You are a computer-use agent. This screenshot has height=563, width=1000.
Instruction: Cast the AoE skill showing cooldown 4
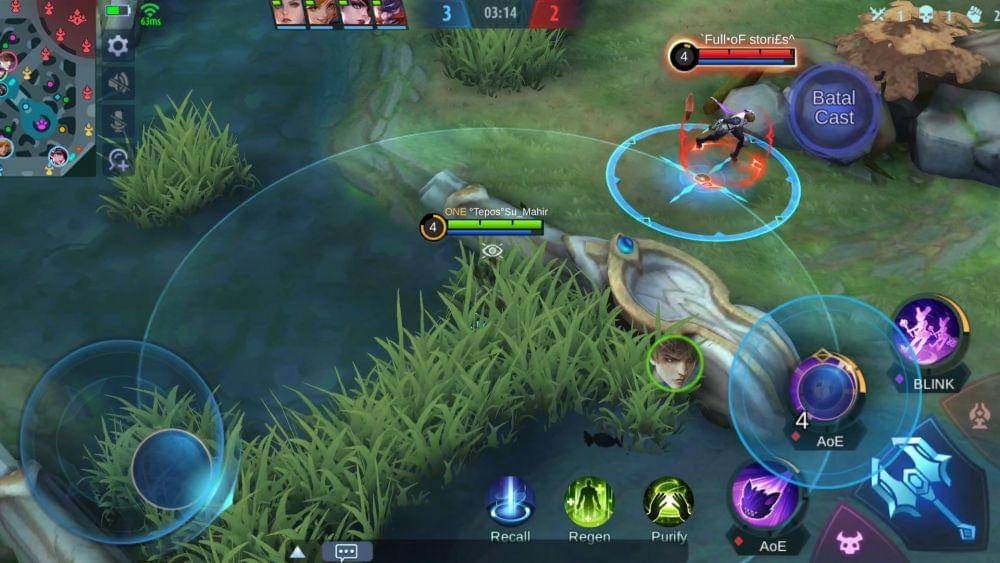pyautogui.click(x=824, y=389)
